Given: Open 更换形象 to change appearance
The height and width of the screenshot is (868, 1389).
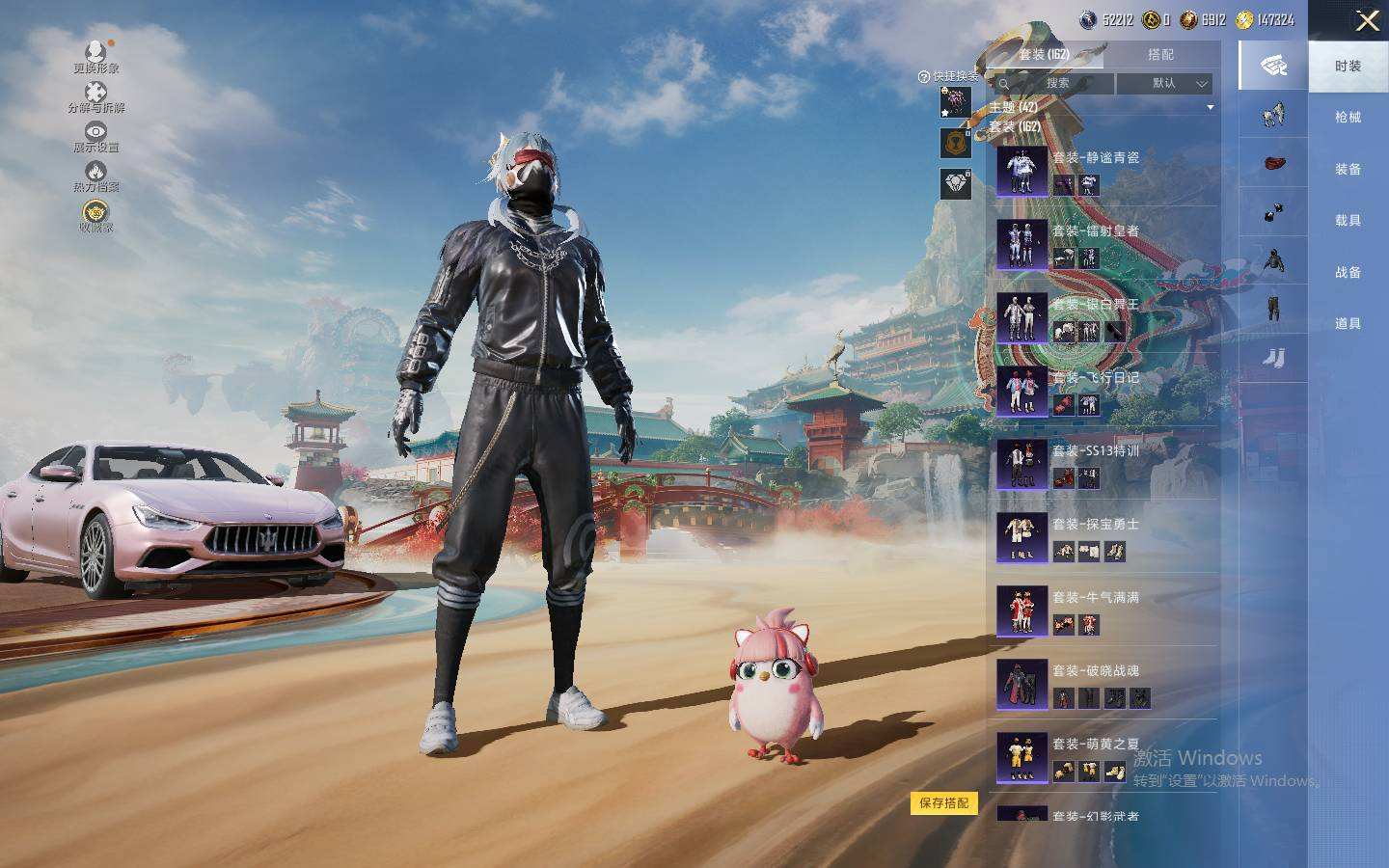Looking at the screenshot, I should click(95, 56).
